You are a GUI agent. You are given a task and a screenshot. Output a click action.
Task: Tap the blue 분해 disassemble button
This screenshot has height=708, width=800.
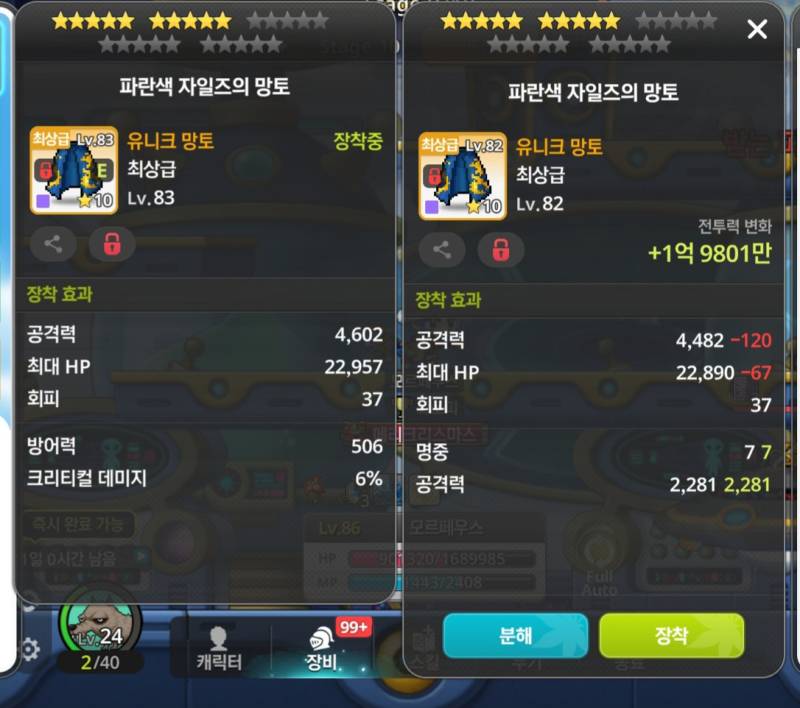click(515, 636)
